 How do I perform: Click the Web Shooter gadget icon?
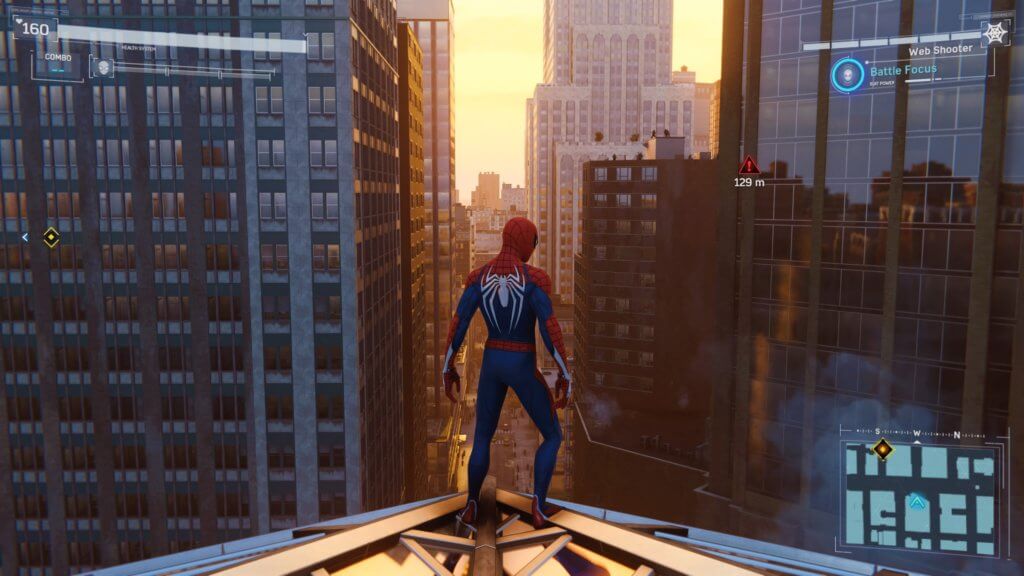(x=996, y=33)
